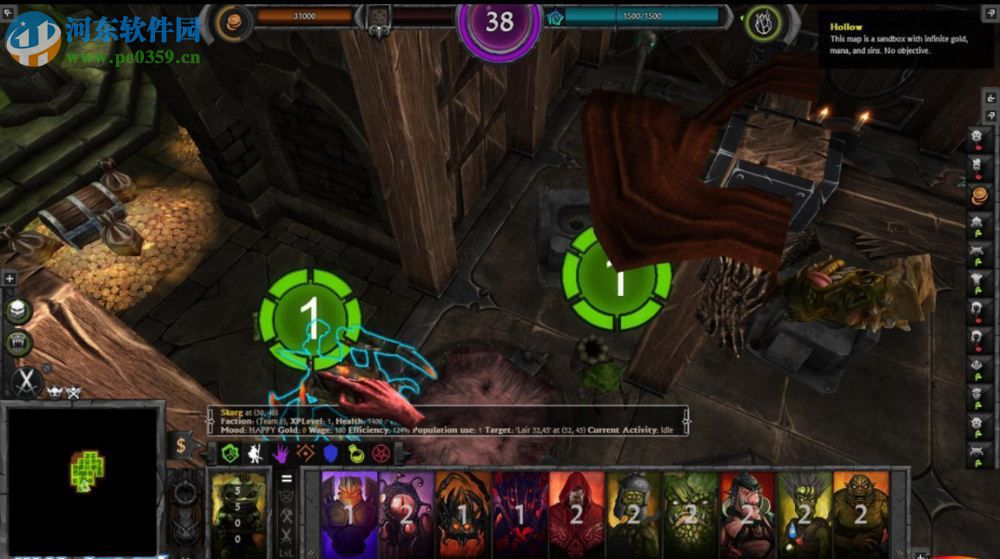Pick the tentacled eye creature portrait
The image size is (1000, 559).
click(406, 514)
